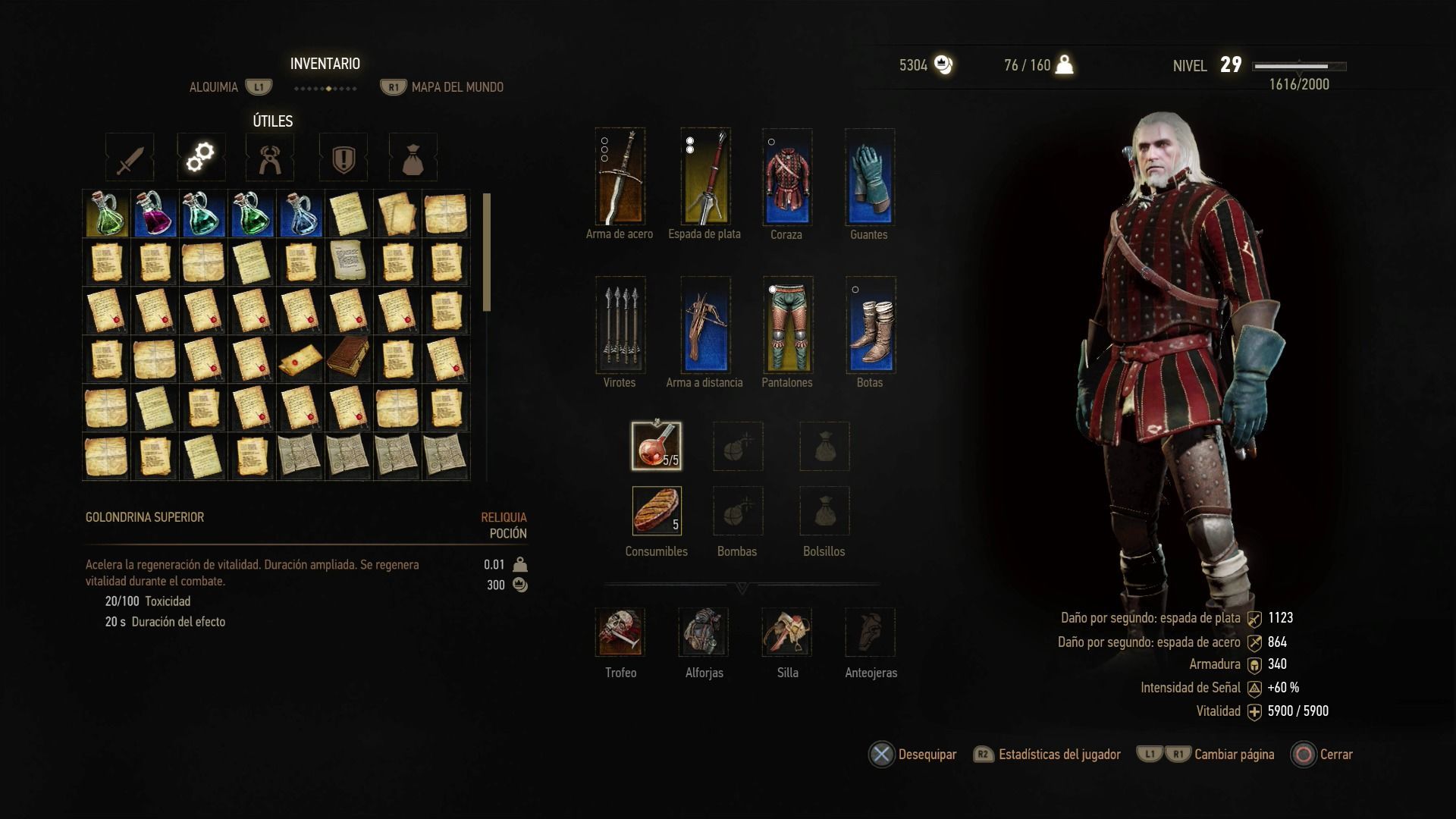1456x819 pixels.
Task: Select the Pantalones trousers slot
Action: (787, 325)
